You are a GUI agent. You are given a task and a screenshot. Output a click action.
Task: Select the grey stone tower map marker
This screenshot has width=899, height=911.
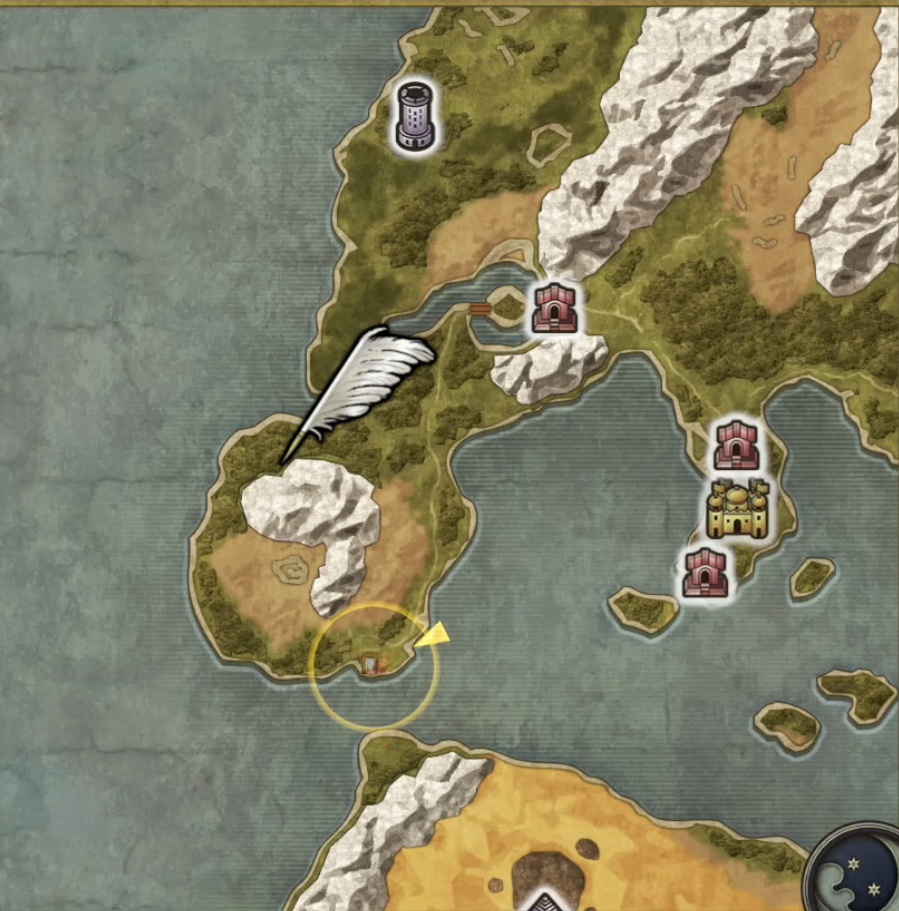click(x=416, y=117)
